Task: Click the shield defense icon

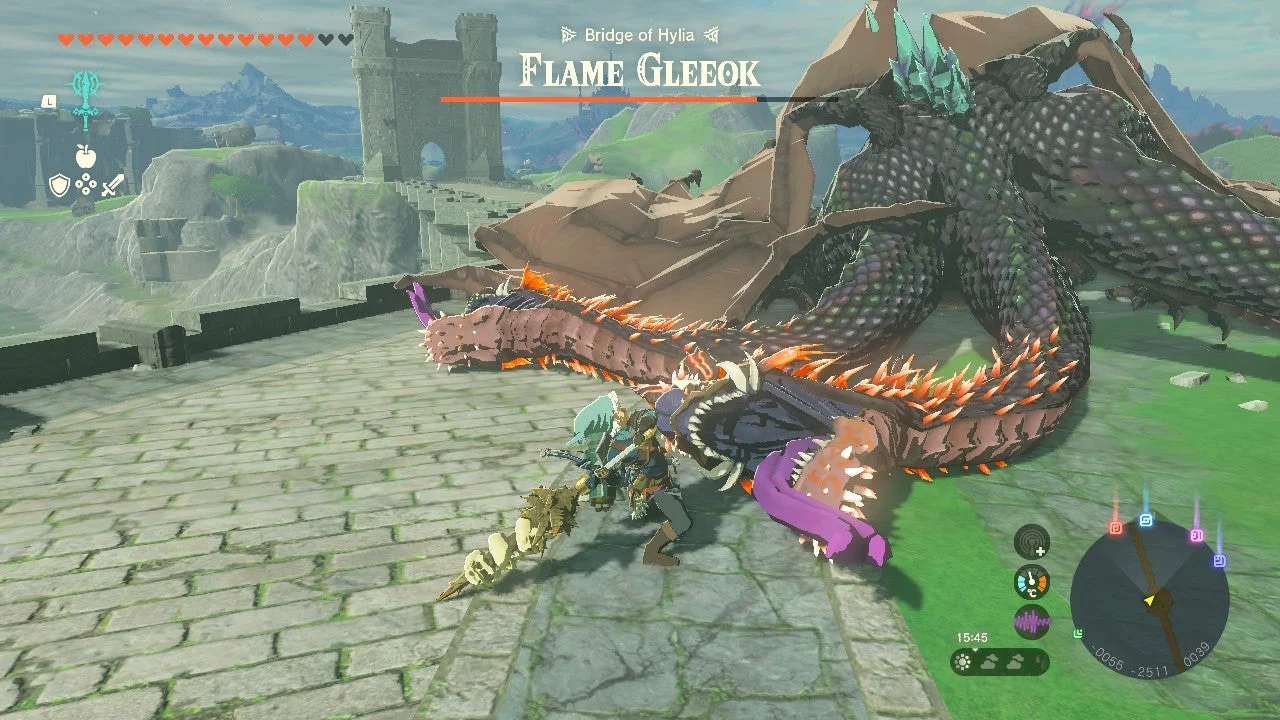Action: [x=60, y=184]
